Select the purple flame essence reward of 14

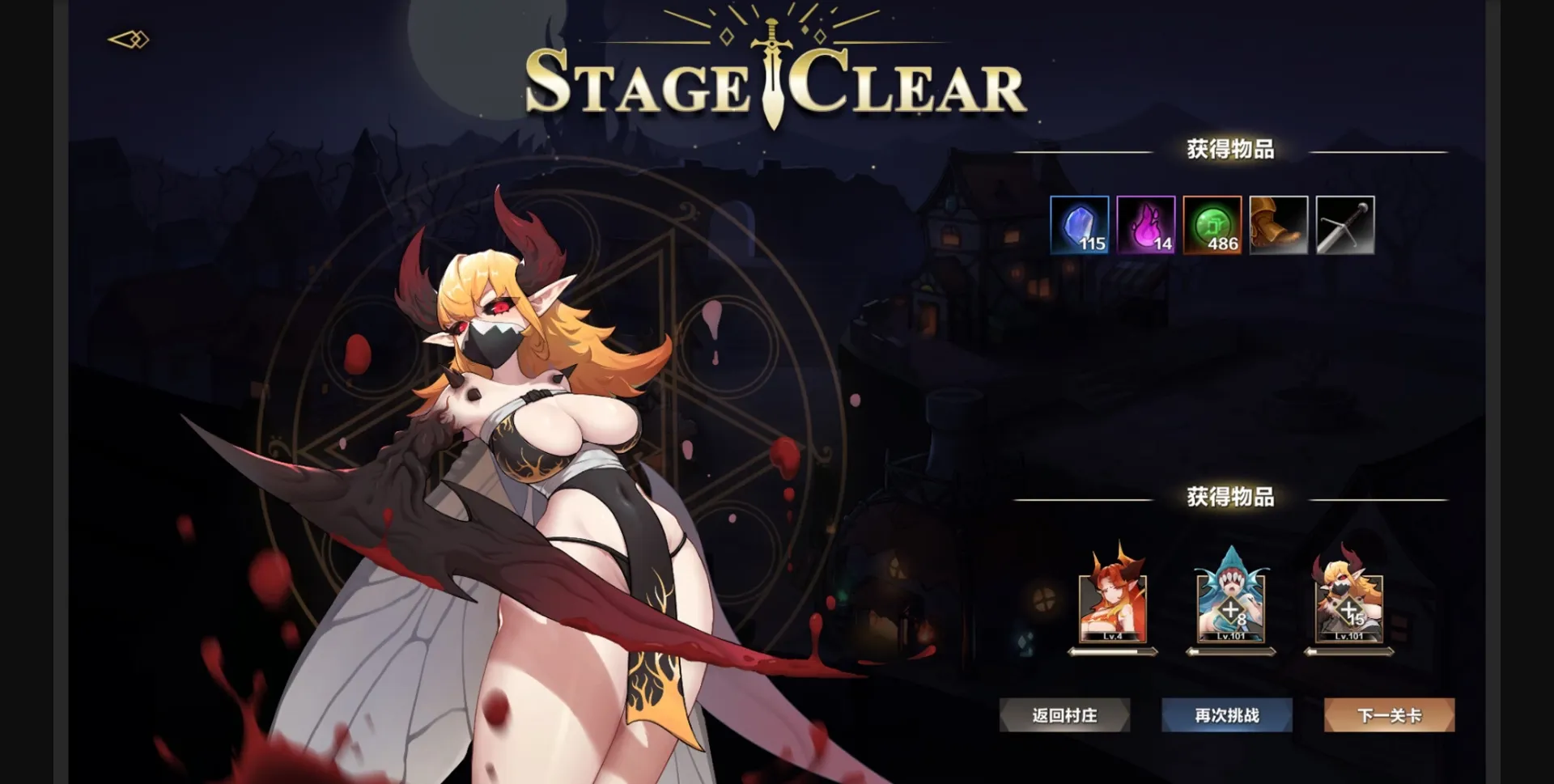[x=1145, y=225]
